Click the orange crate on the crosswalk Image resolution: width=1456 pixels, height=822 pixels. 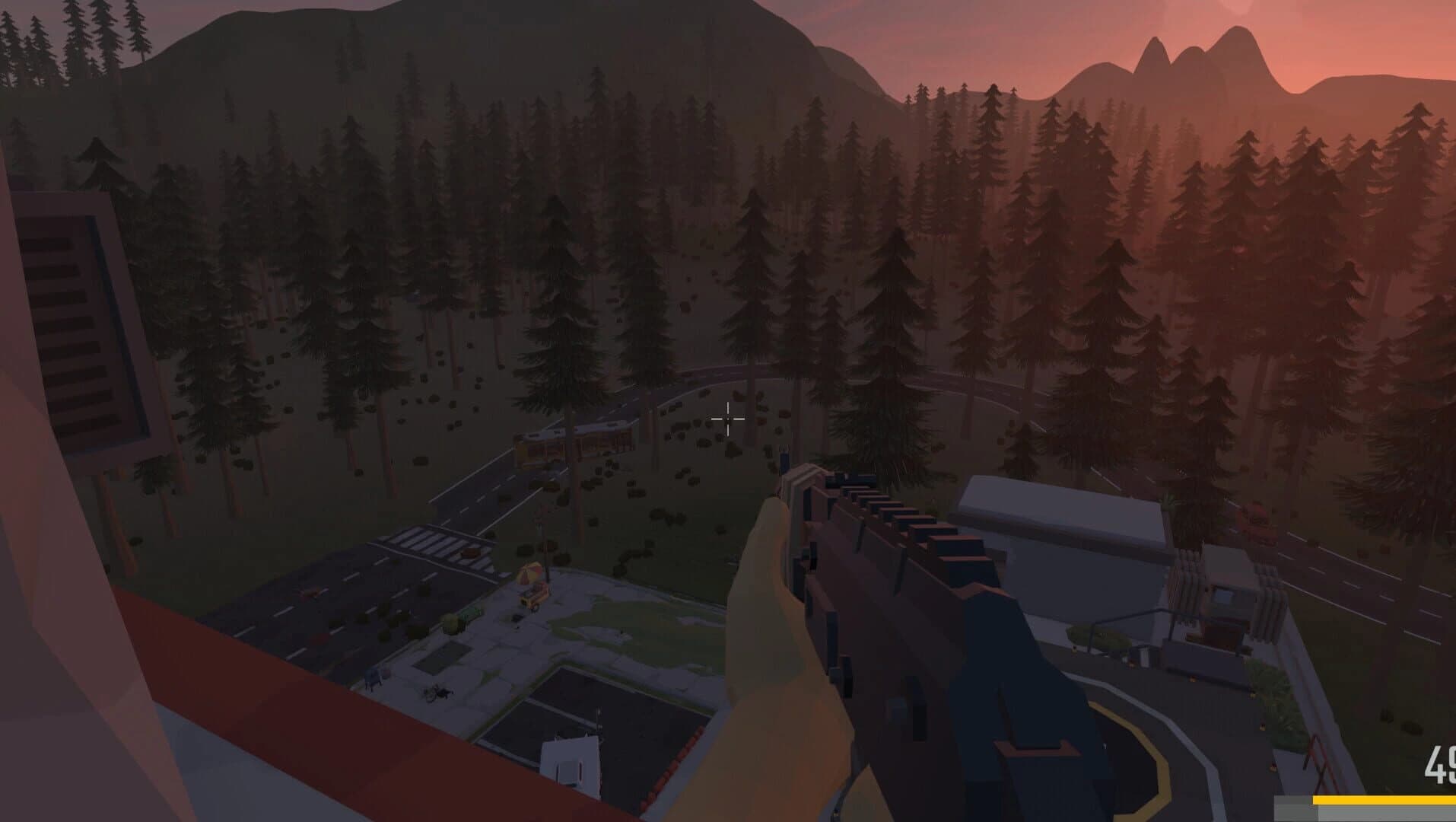[x=472, y=553]
